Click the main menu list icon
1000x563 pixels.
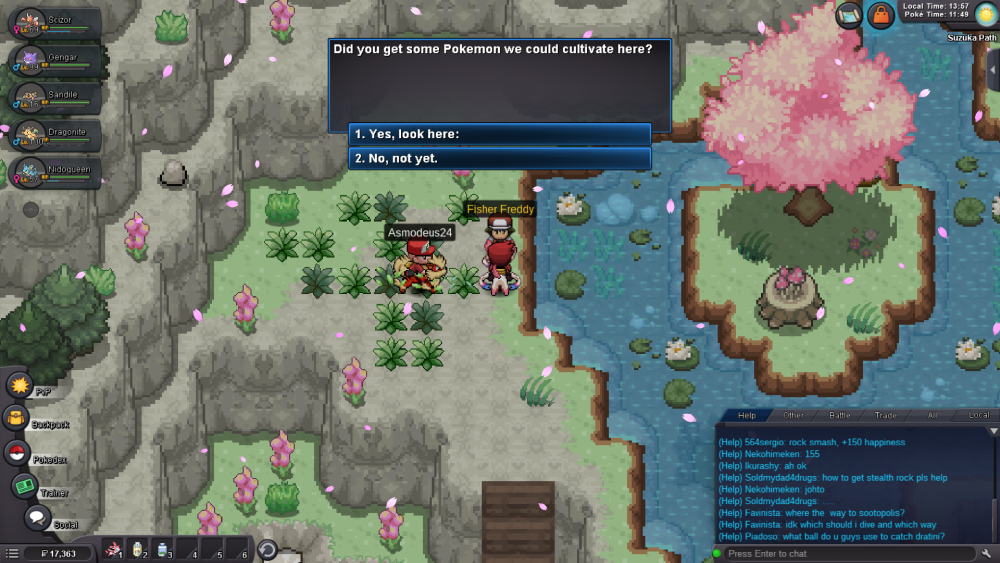pos(11,553)
